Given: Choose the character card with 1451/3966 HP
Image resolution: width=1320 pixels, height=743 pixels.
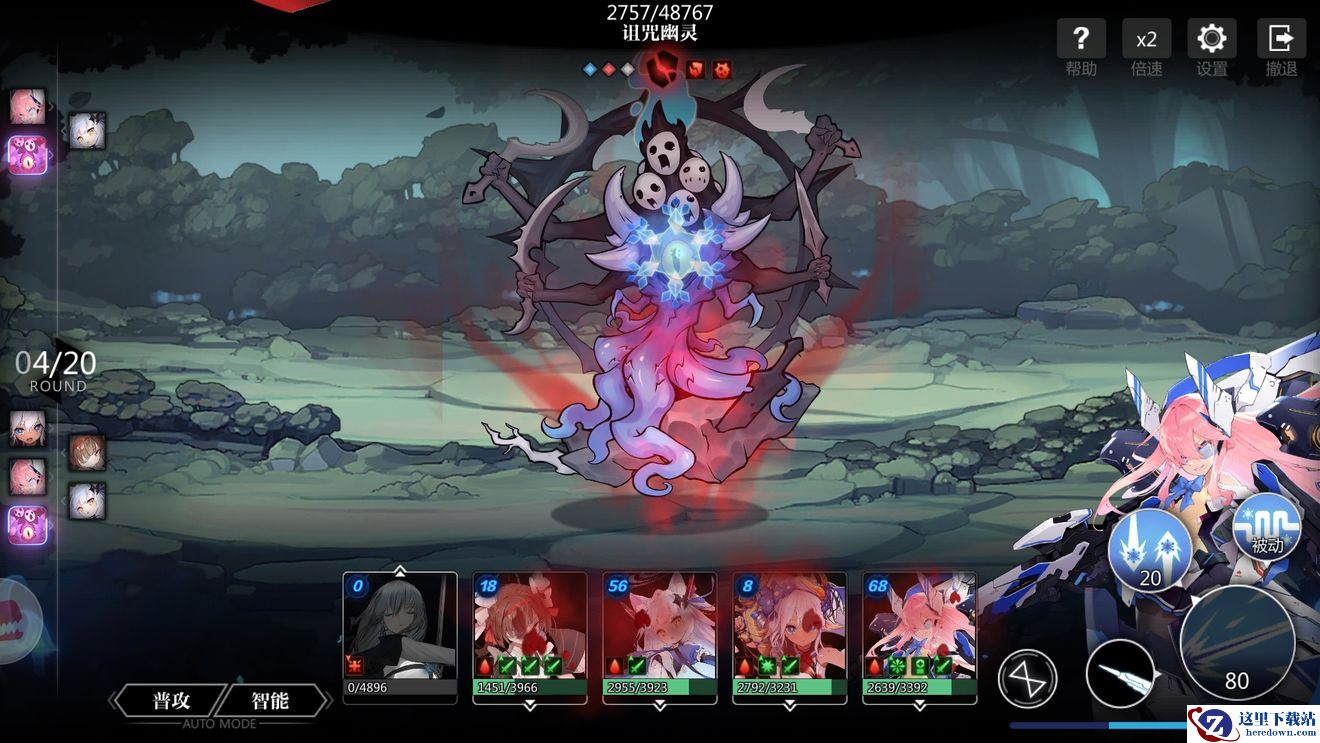Looking at the screenshot, I should 530,635.
